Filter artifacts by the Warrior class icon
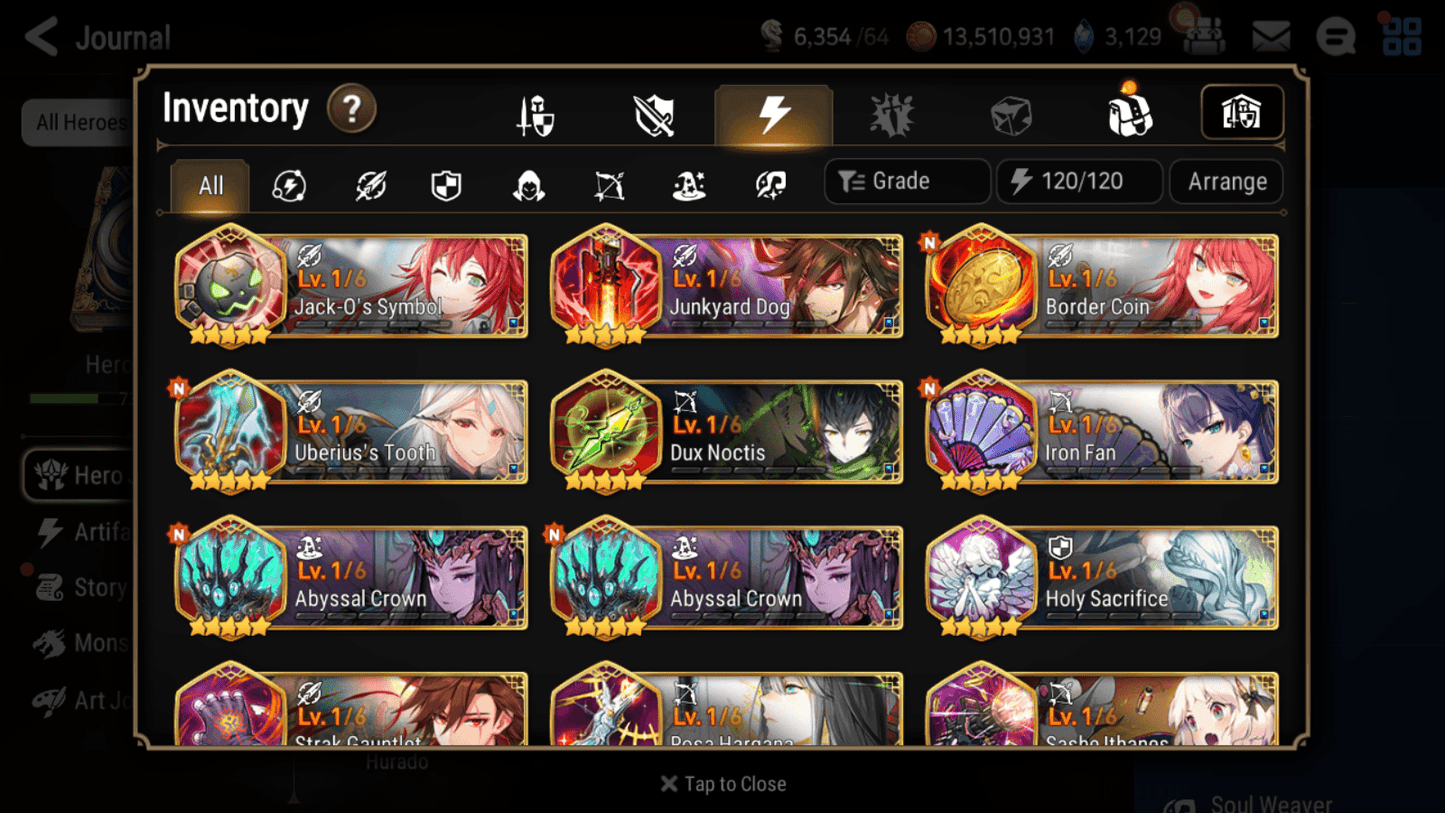Screen dimensions: 1445x813 point(369,182)
